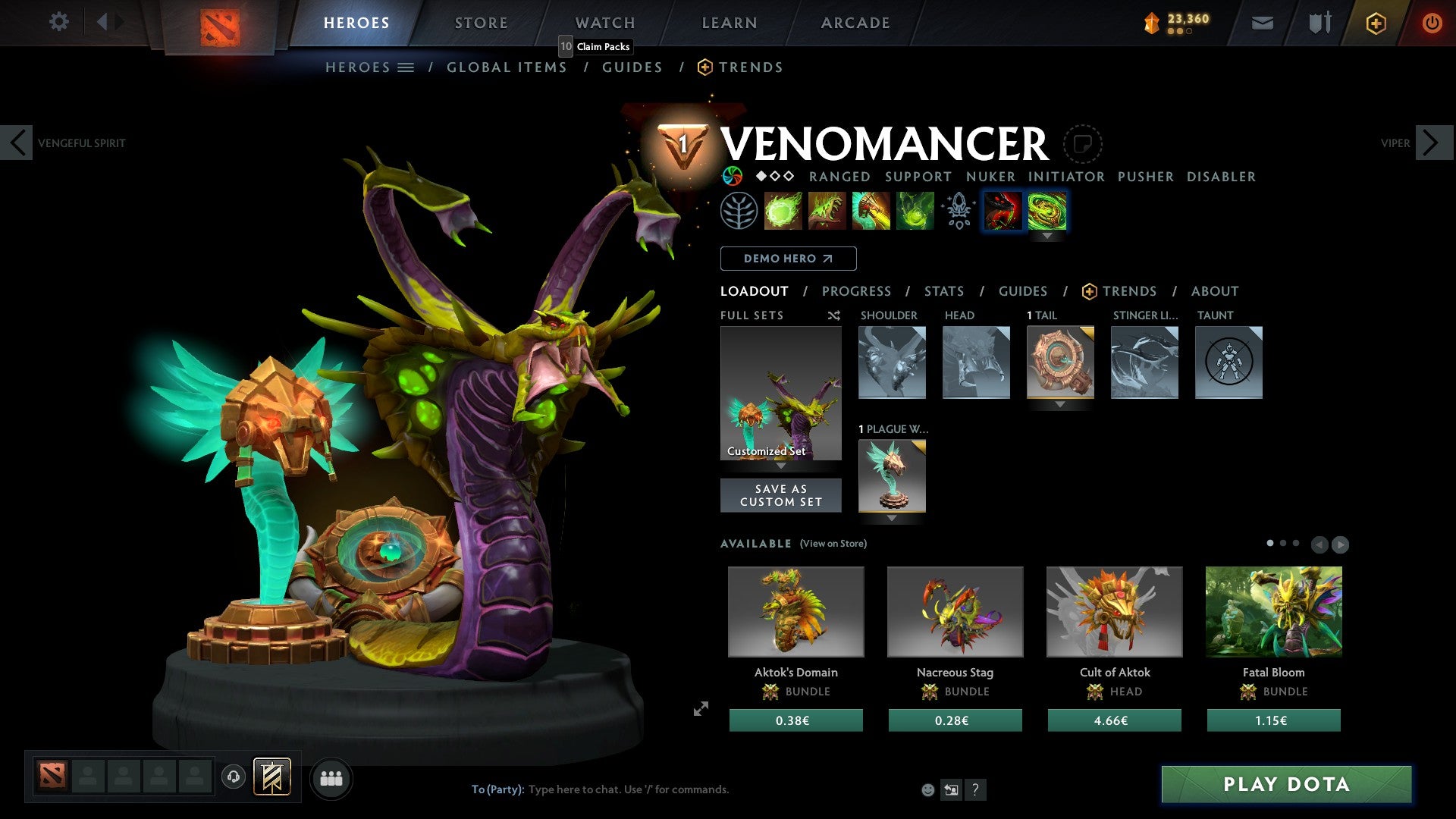Open the armory icon next to the mail icon
Screen dimensions: 1456x819
pyautogui.click(x=1319, y=22)
